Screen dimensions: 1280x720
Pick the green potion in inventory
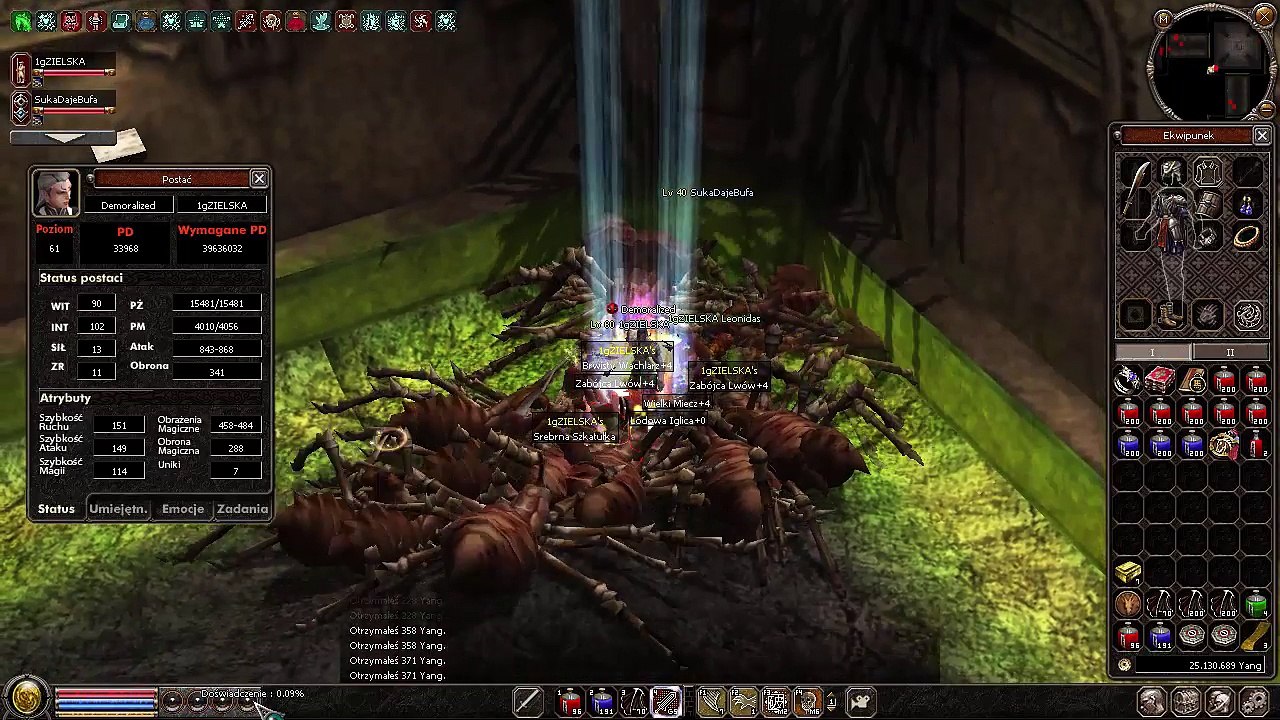tap(1257, 604)
